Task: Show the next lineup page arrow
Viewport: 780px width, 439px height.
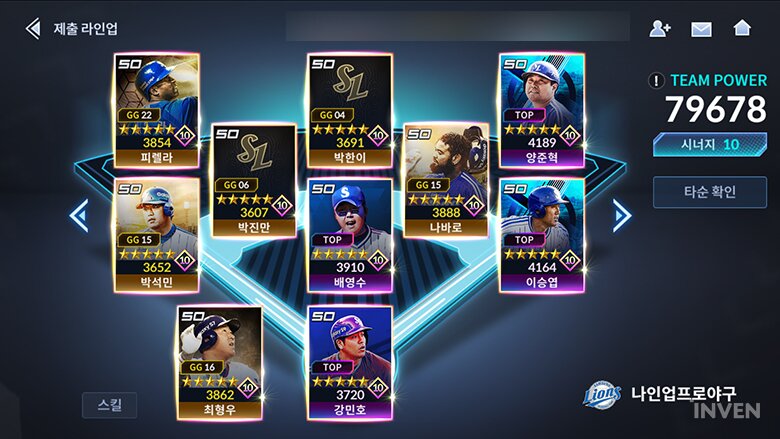Action: [x=621, y=215]
